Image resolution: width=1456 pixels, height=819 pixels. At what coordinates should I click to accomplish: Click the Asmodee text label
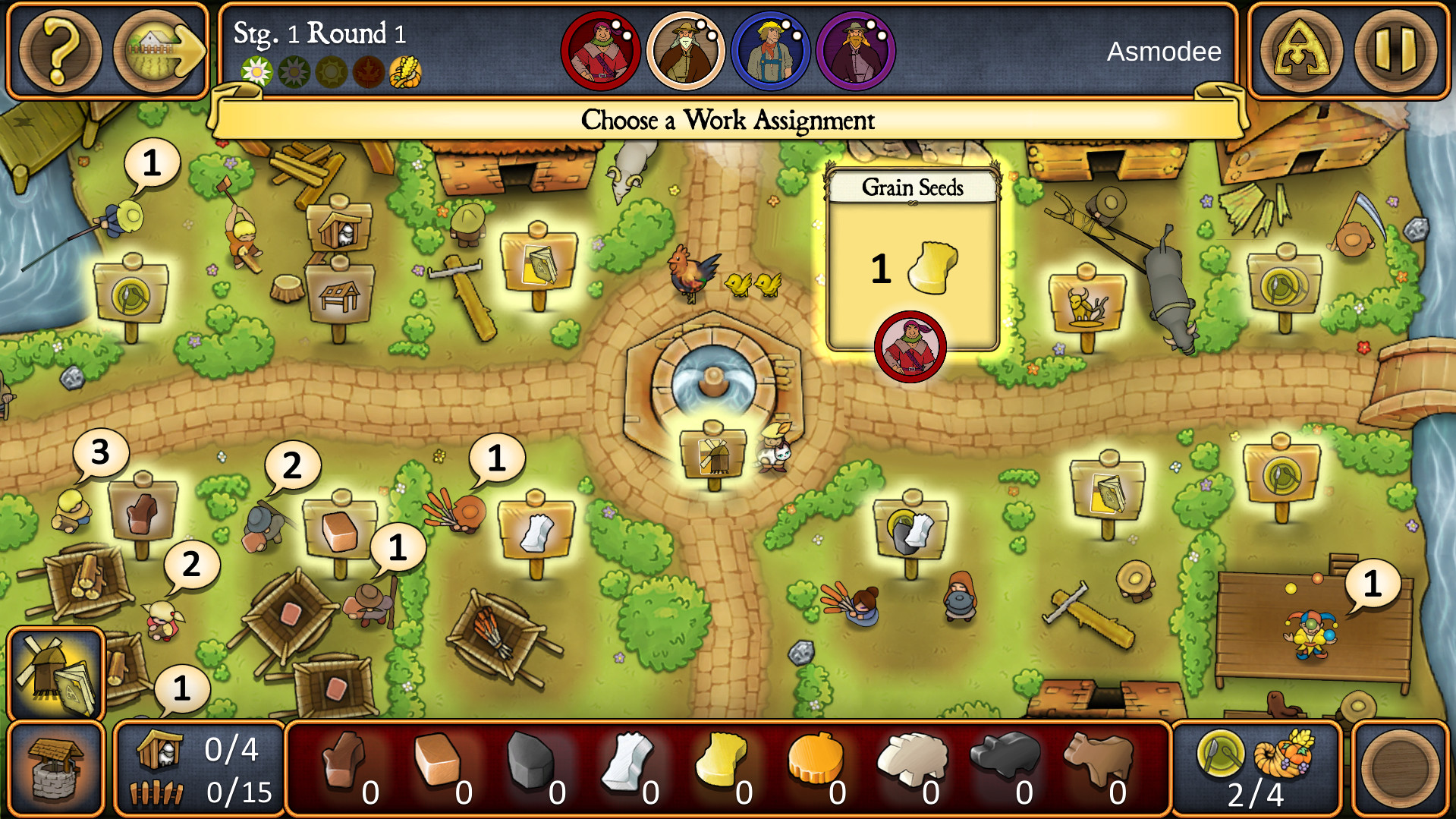(1165, 52)
